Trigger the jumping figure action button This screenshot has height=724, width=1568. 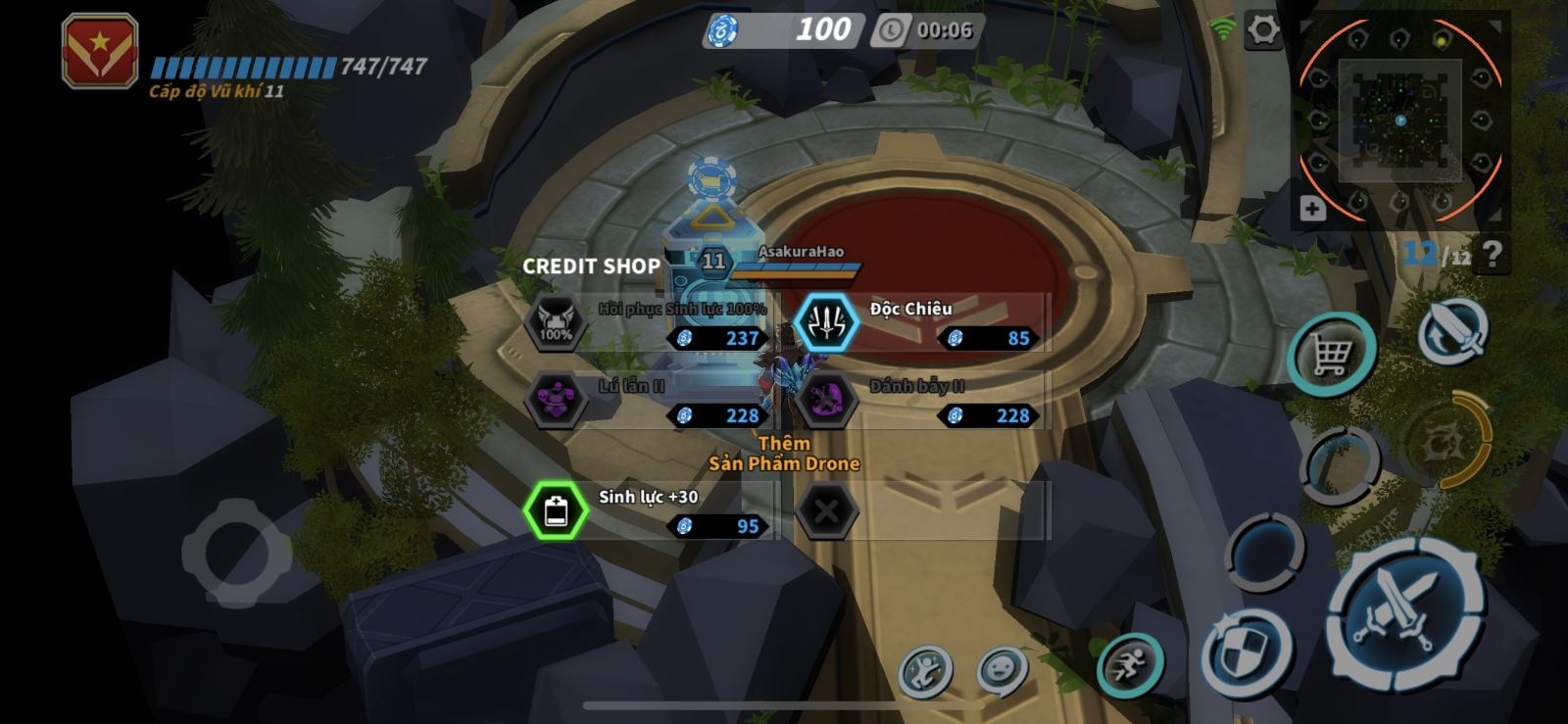pos(925,672)
